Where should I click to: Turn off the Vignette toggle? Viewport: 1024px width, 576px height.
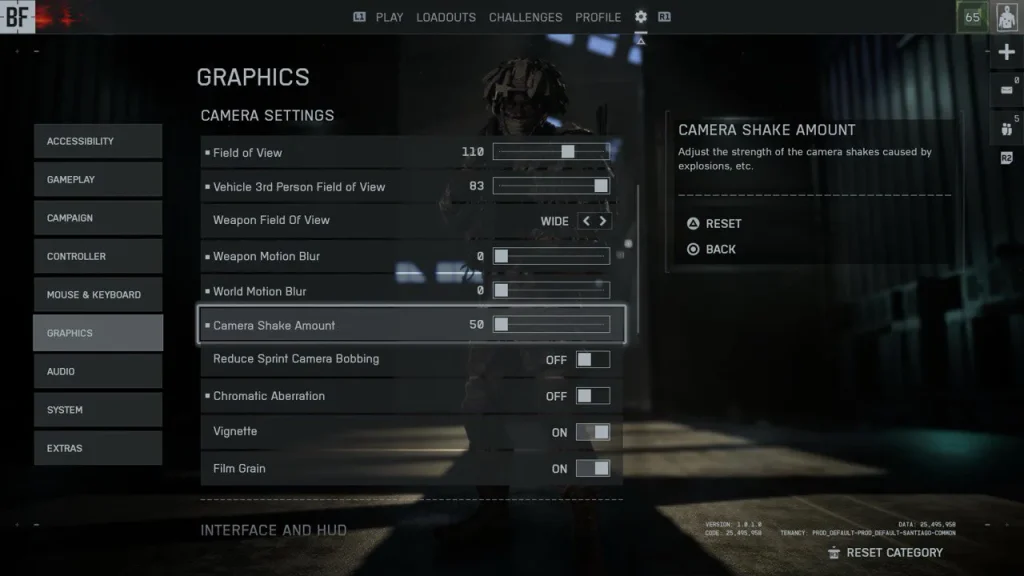592,432
